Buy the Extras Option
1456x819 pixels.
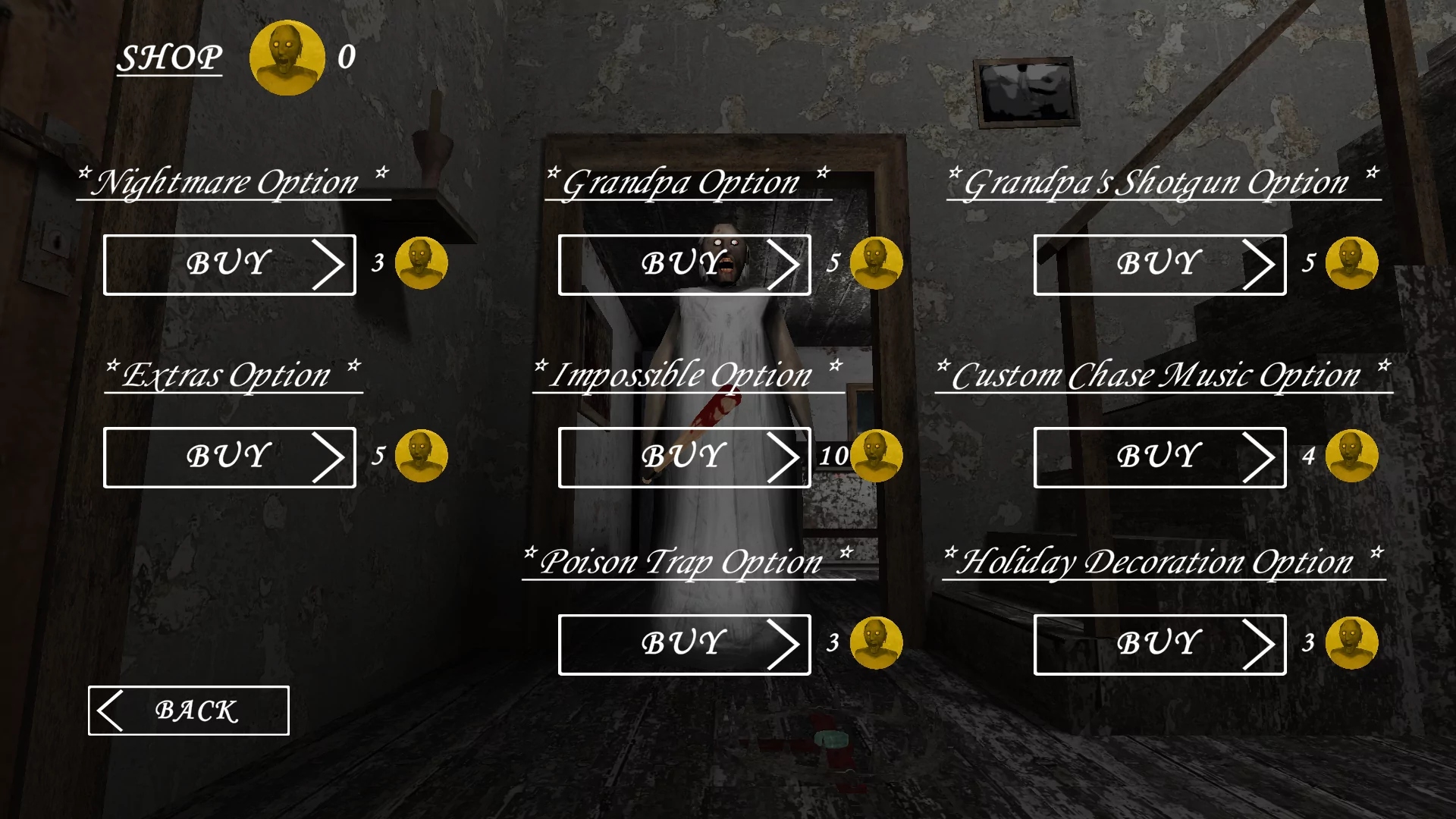coord(229,456)
